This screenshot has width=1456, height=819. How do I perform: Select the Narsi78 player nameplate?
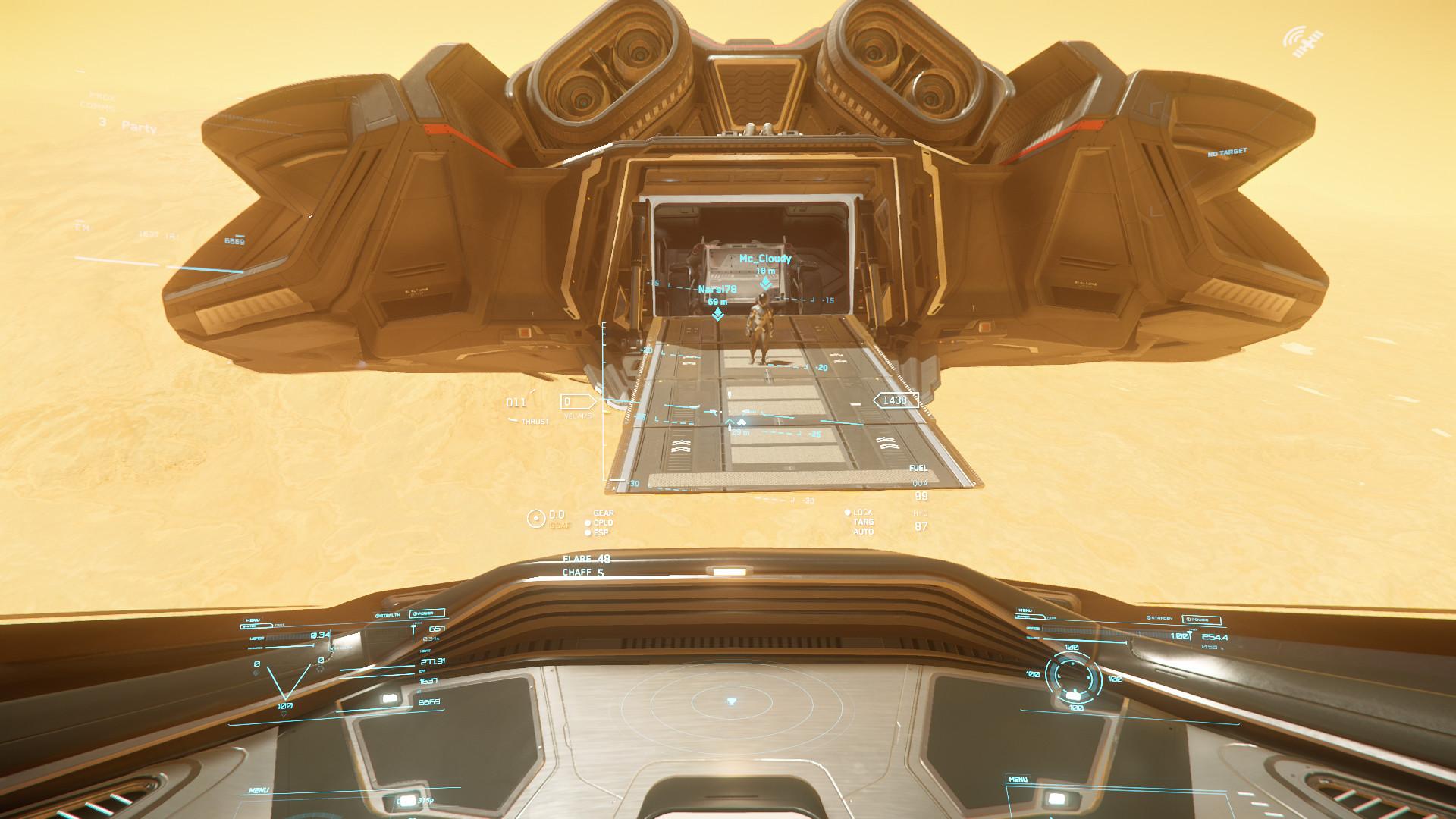point(717,288)
